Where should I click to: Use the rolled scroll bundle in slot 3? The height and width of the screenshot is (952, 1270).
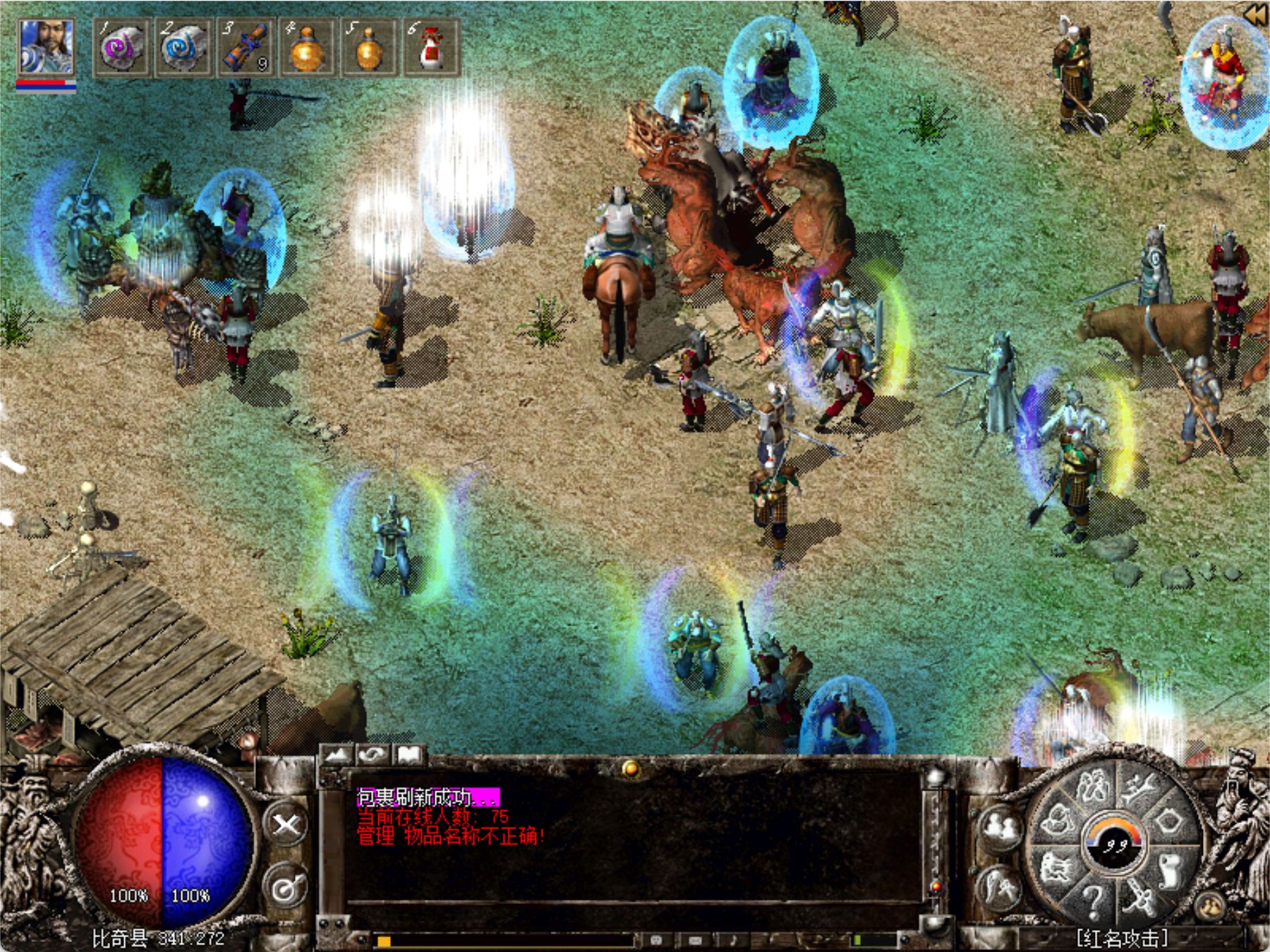pyautogui.click(x=245, y=48)
